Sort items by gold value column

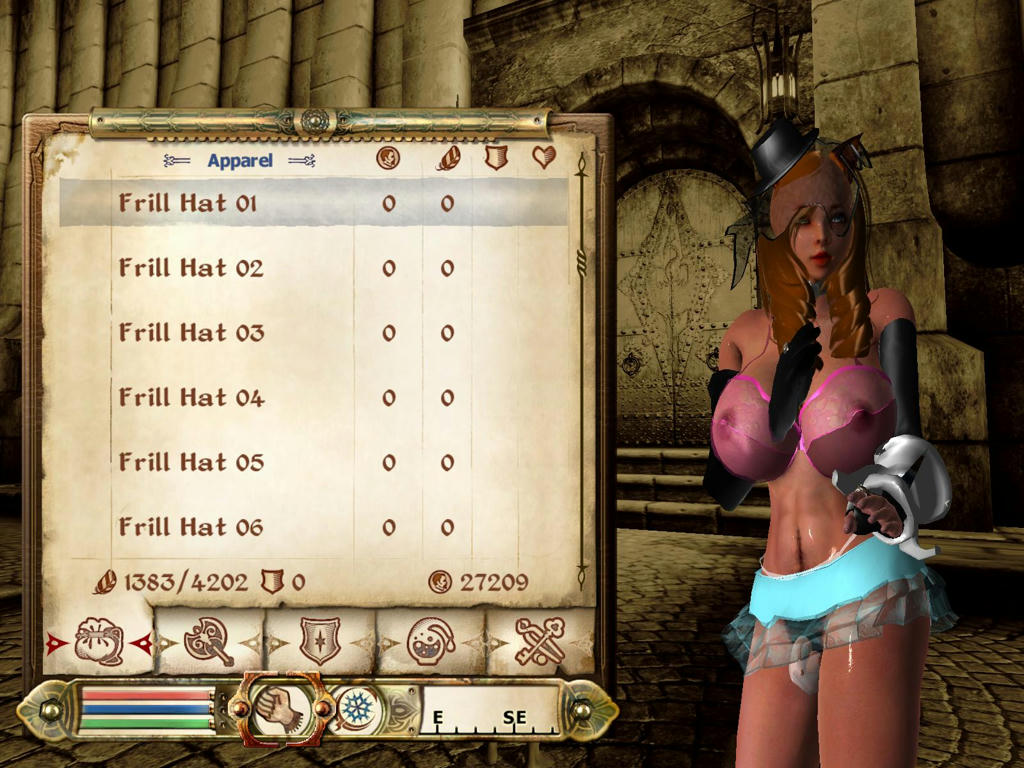tap(388, 158)
